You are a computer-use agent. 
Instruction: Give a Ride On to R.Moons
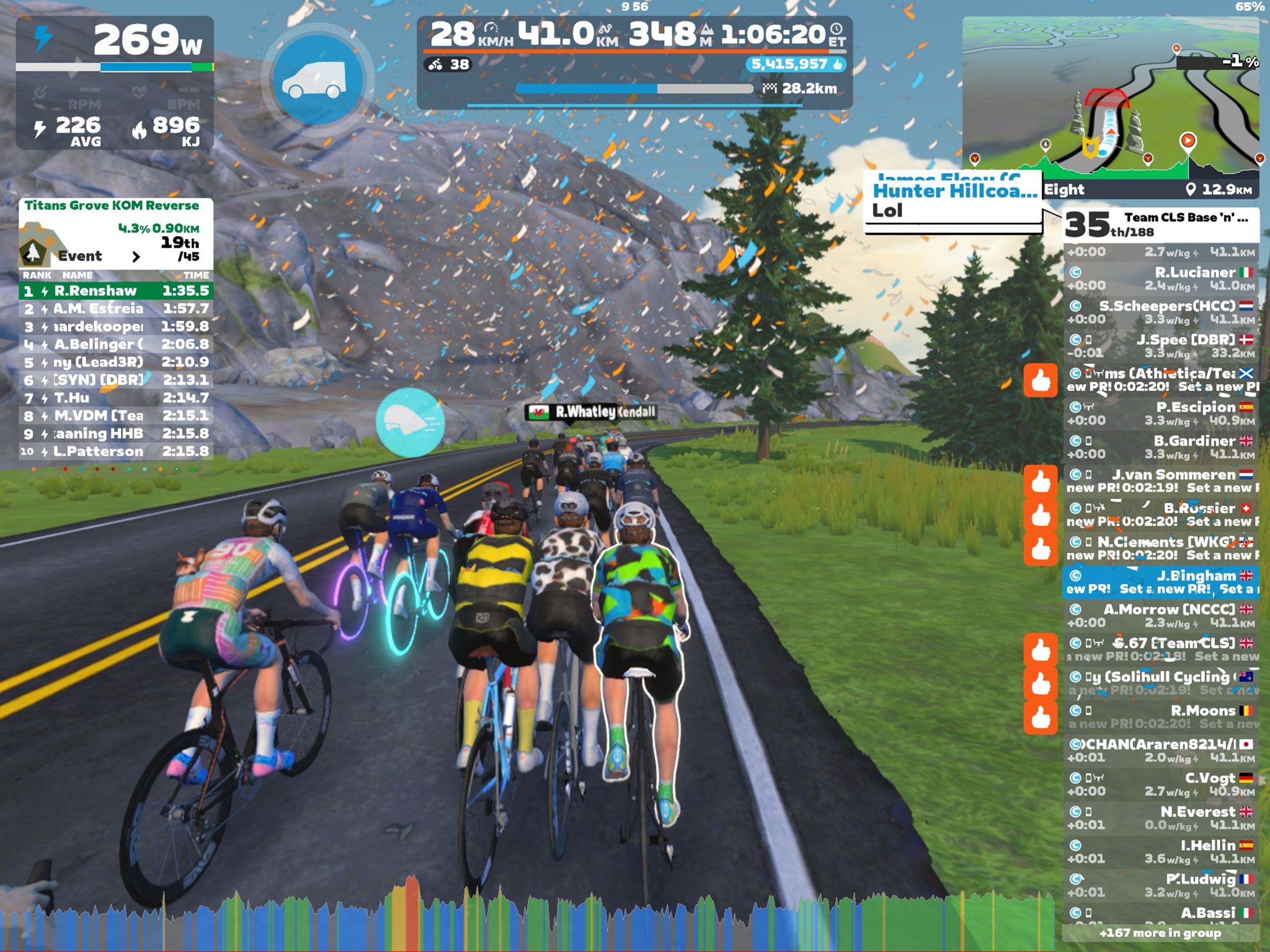(x=1041, y=718)
